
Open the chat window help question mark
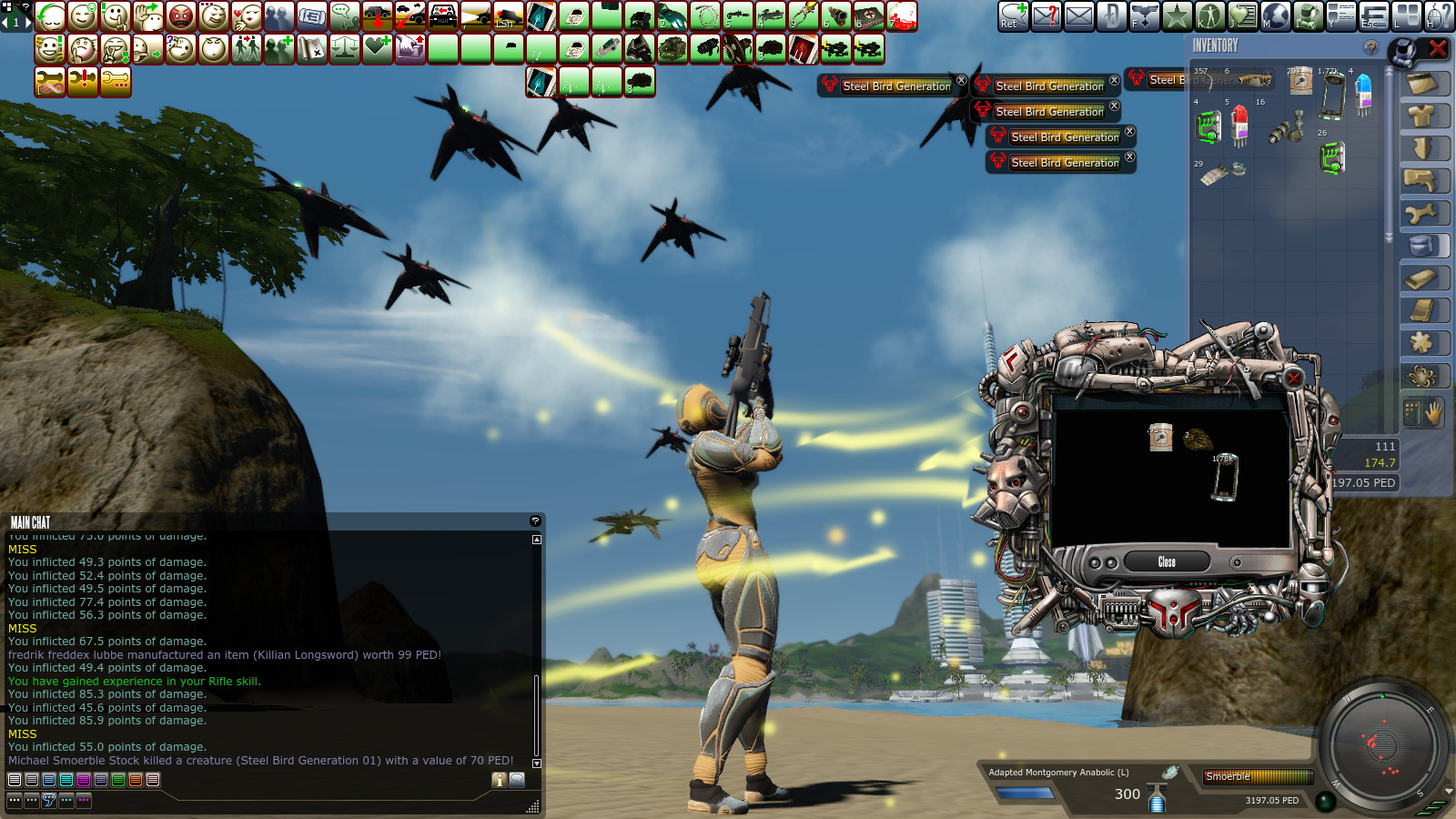[535, 521]
